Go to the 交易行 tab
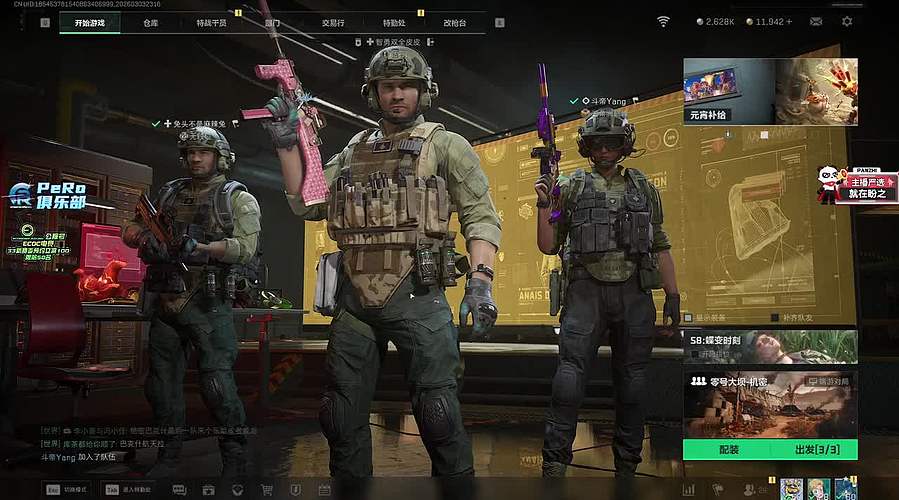Image resolution: width=899 pixels, height=500 pixels. (x=334, y=21)
